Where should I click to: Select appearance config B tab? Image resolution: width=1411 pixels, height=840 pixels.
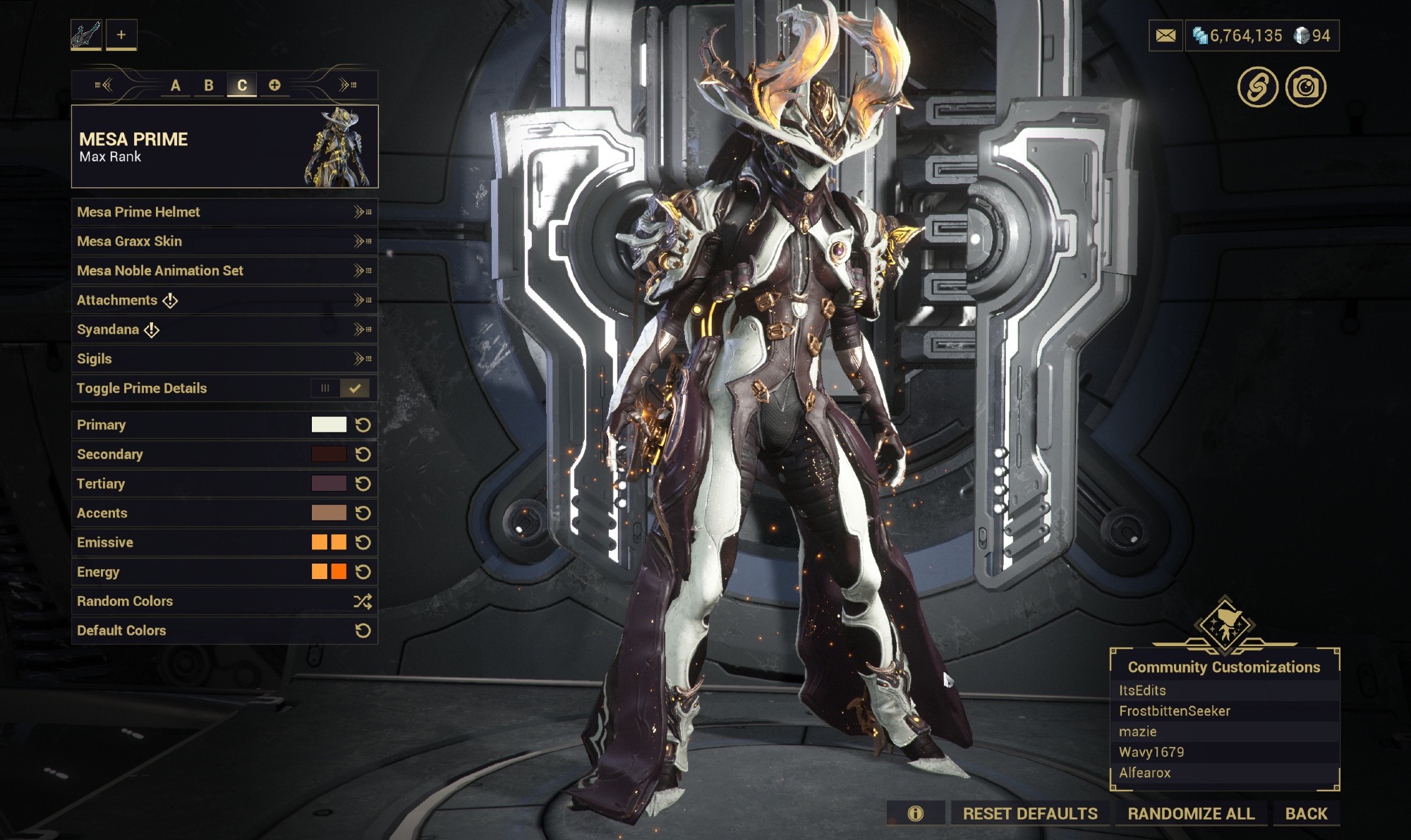click(209, 85)
